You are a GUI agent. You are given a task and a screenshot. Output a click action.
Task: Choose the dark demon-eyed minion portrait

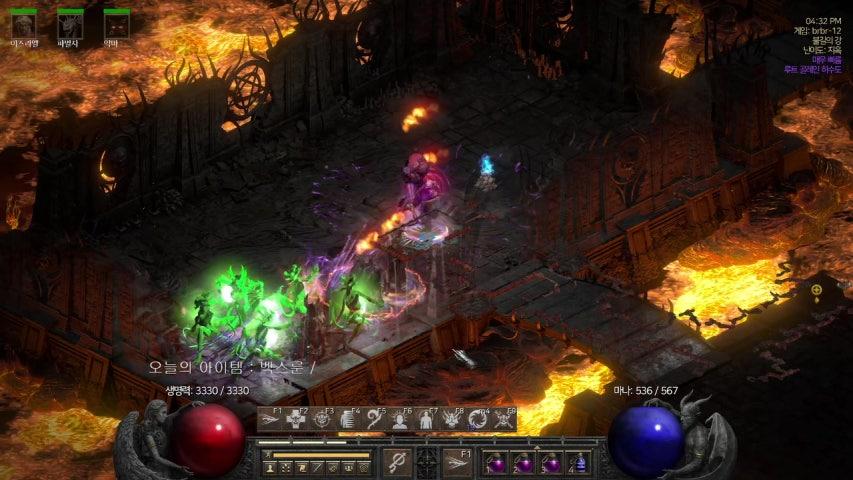point(116,26)
